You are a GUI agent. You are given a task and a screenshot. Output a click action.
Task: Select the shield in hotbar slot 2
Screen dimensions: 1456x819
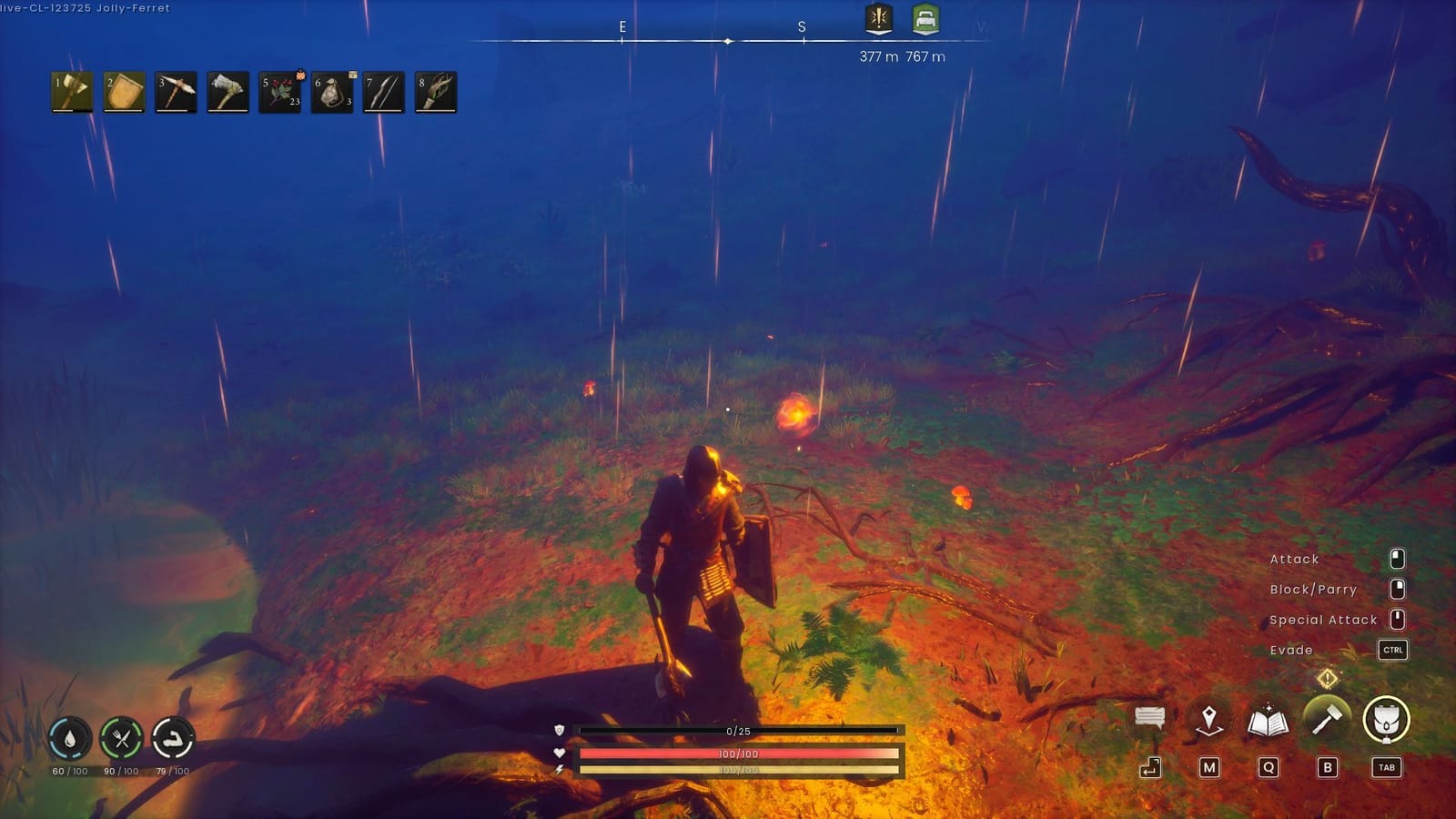[x=124, y=91]
